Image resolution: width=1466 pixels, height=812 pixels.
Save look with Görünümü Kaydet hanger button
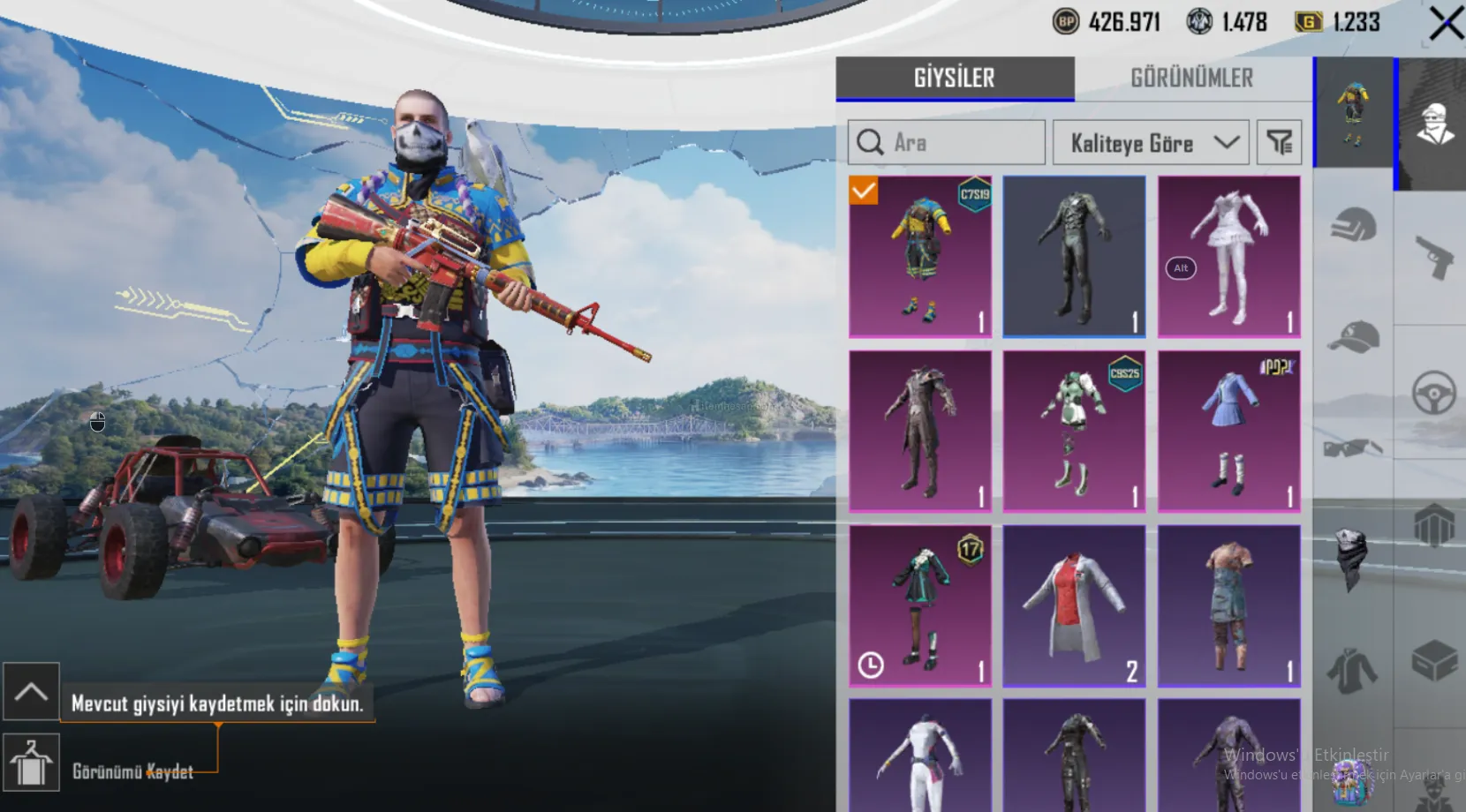[31, 763]
